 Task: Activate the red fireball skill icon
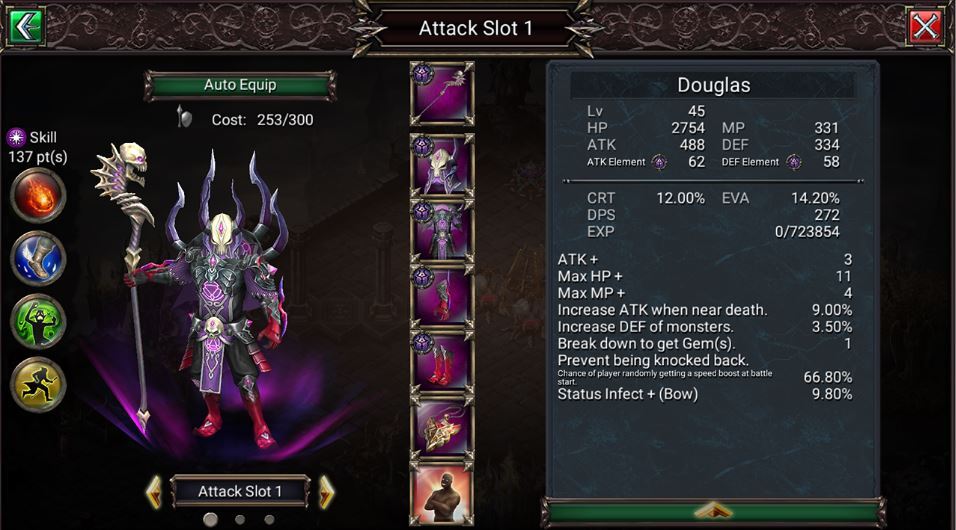(38, 196)
